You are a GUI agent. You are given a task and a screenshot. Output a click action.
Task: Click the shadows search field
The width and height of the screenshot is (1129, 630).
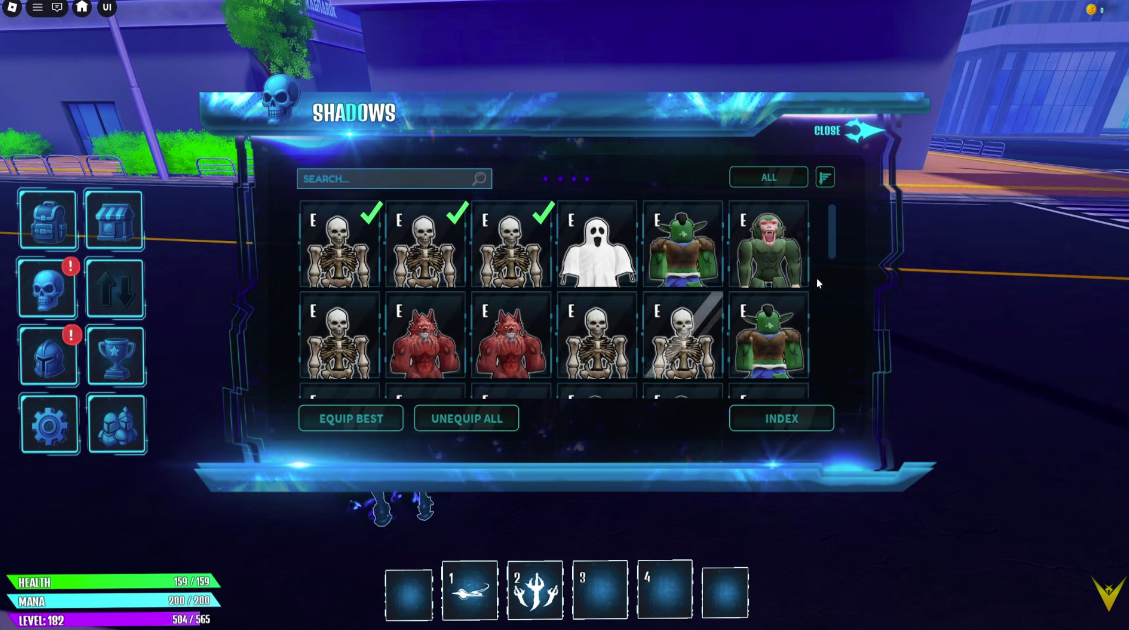[385, 179]
